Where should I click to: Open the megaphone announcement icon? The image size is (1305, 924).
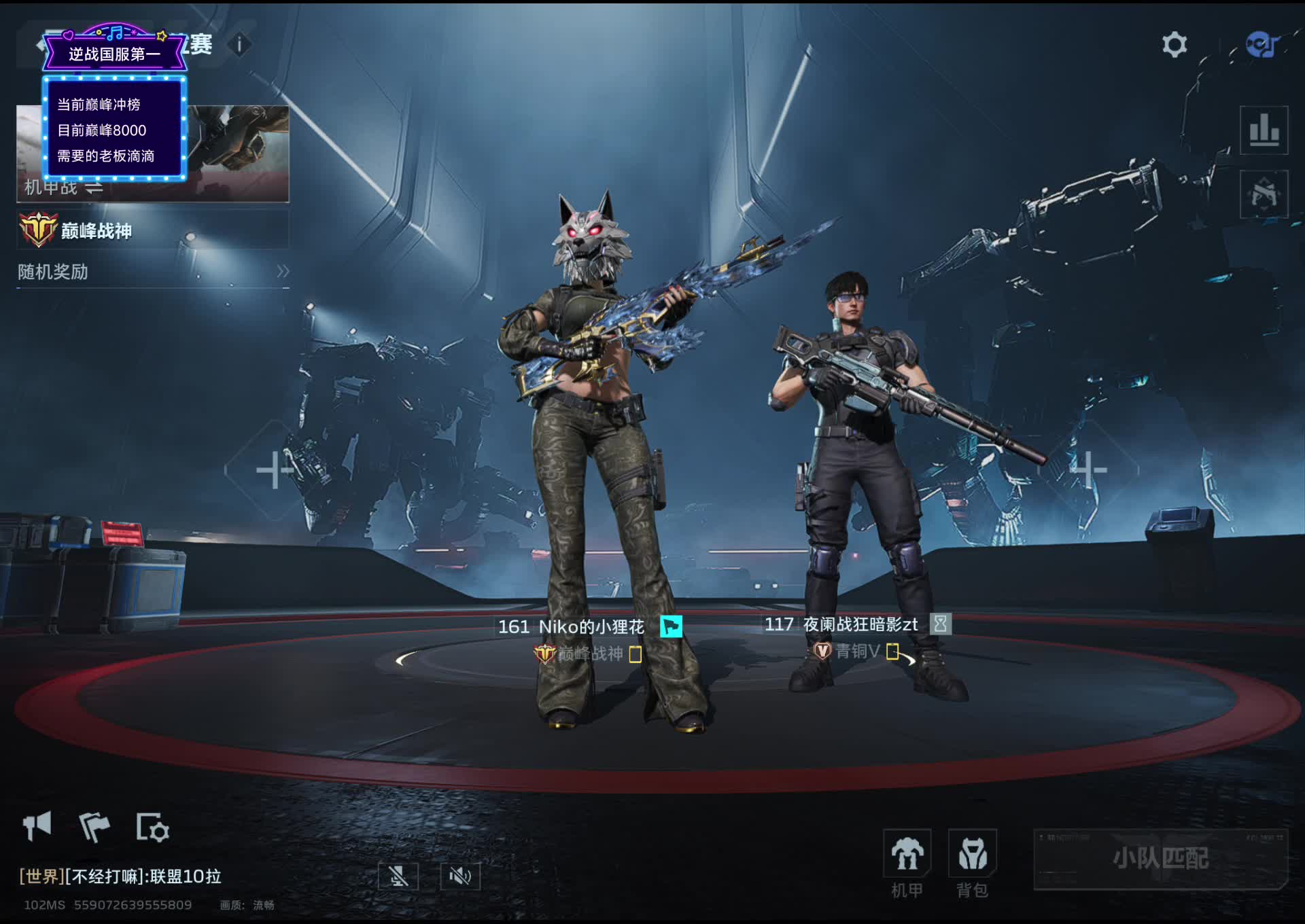pos(37,826)
